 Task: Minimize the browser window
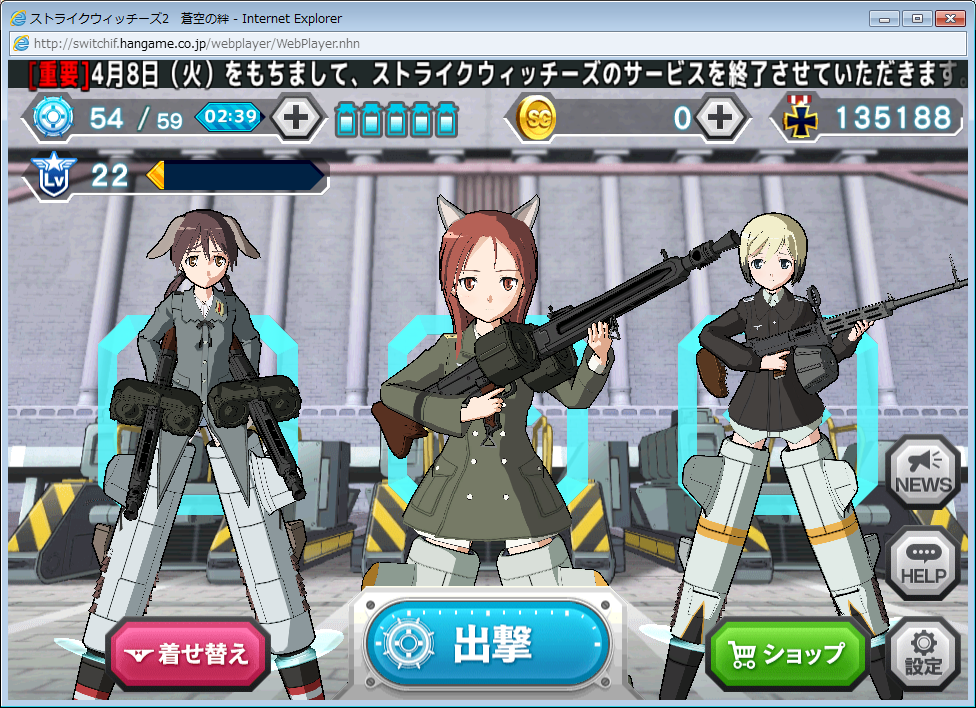pos(883,18)
